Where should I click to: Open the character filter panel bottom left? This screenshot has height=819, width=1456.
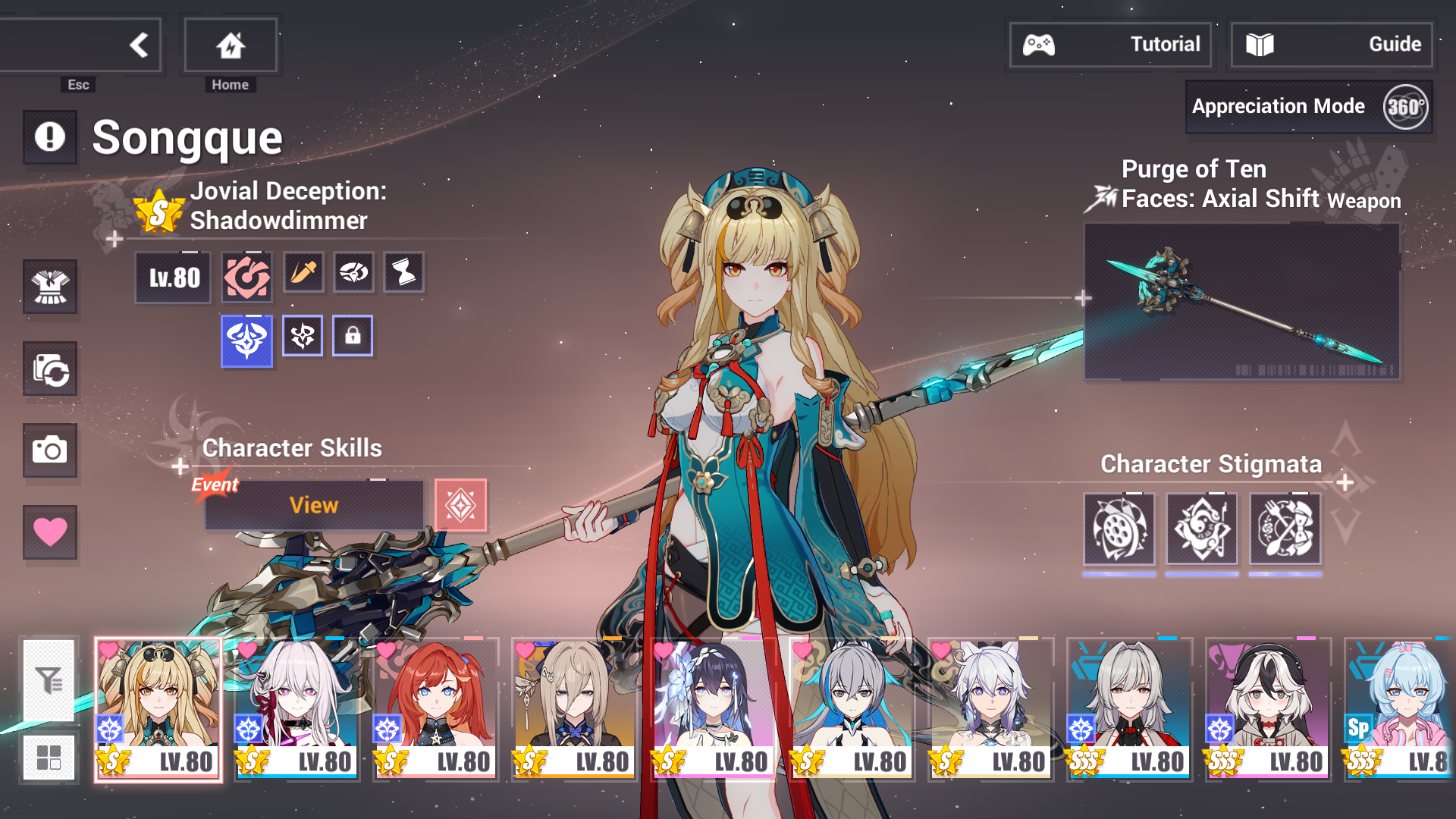pyautogui.click(x=50, y=680)
